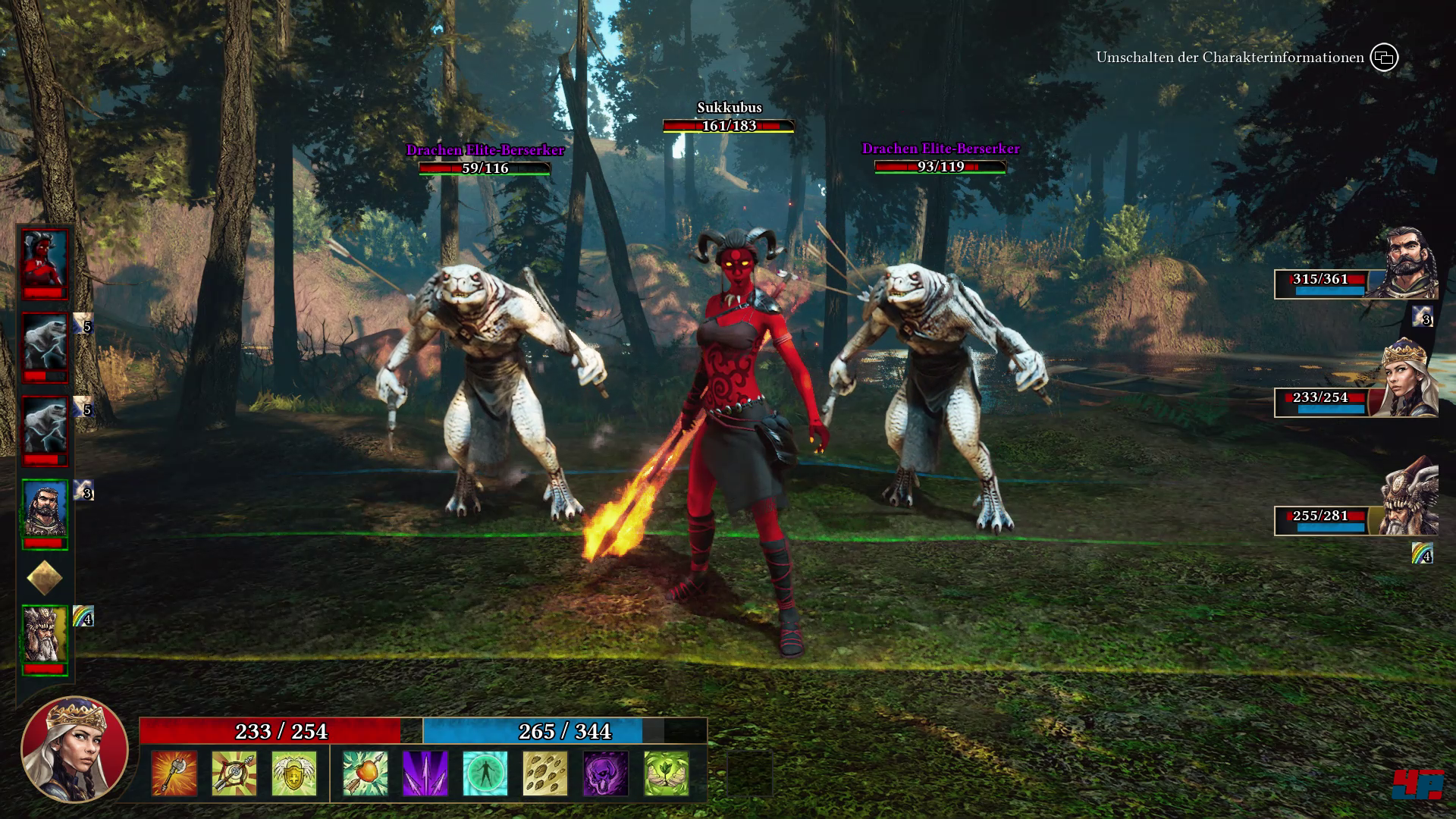Activate the teal human silhouette spell
This screenshot has width=1456, height=819.
[485, 773]
